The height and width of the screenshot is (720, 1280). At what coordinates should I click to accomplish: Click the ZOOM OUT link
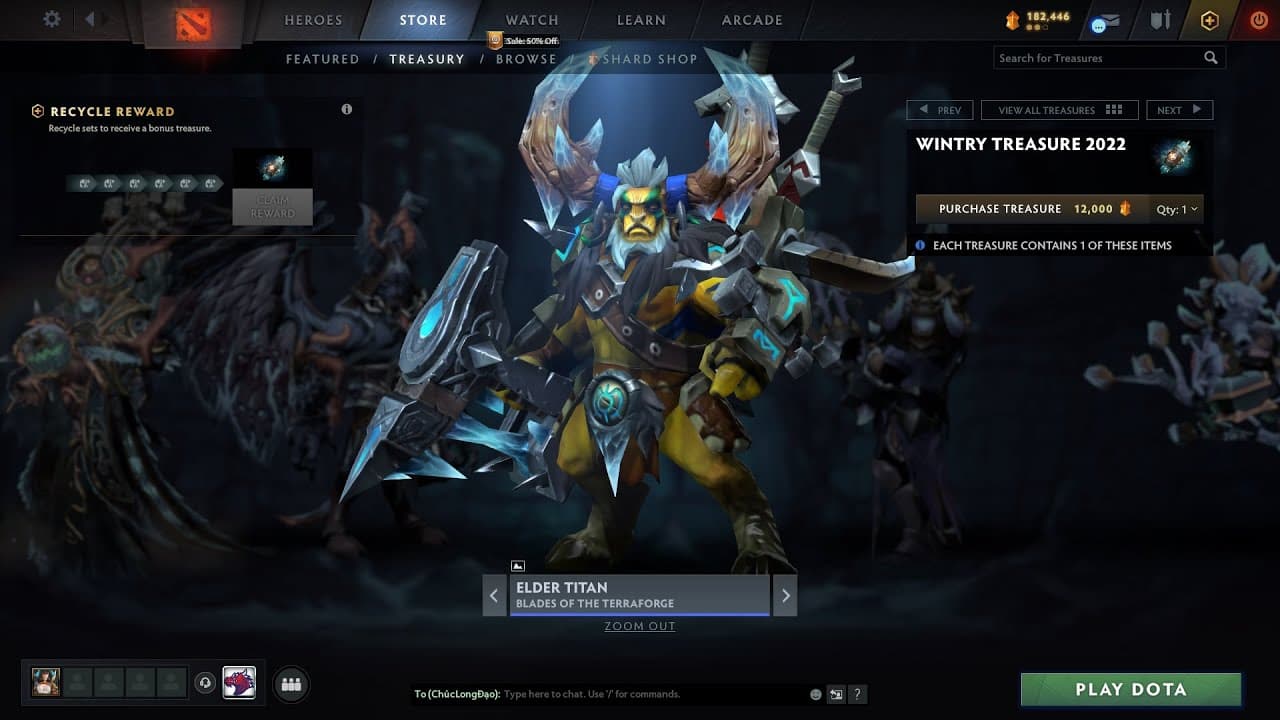point(639,626)
